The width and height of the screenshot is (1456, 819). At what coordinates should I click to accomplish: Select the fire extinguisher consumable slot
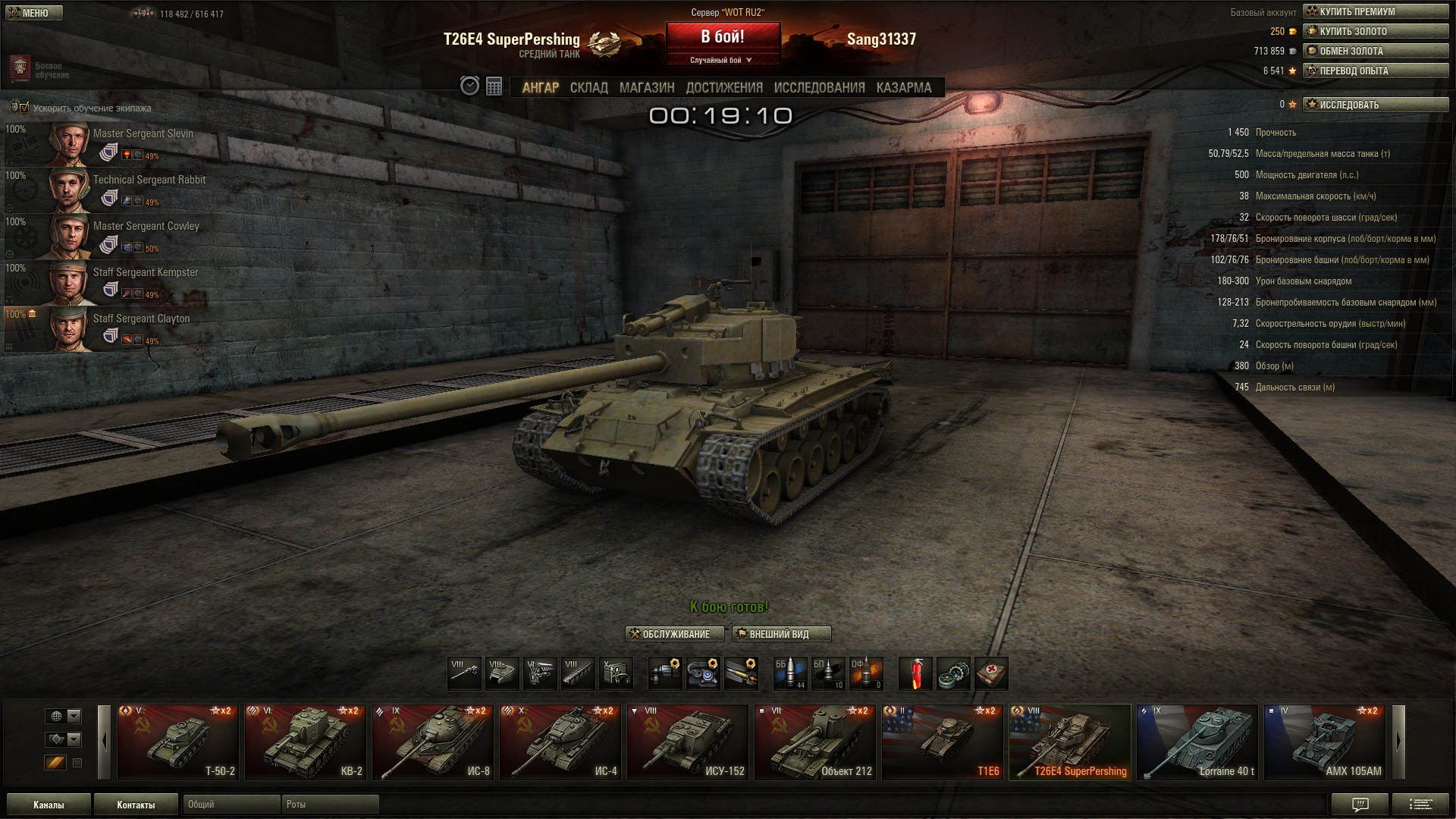tap(915, 673)
